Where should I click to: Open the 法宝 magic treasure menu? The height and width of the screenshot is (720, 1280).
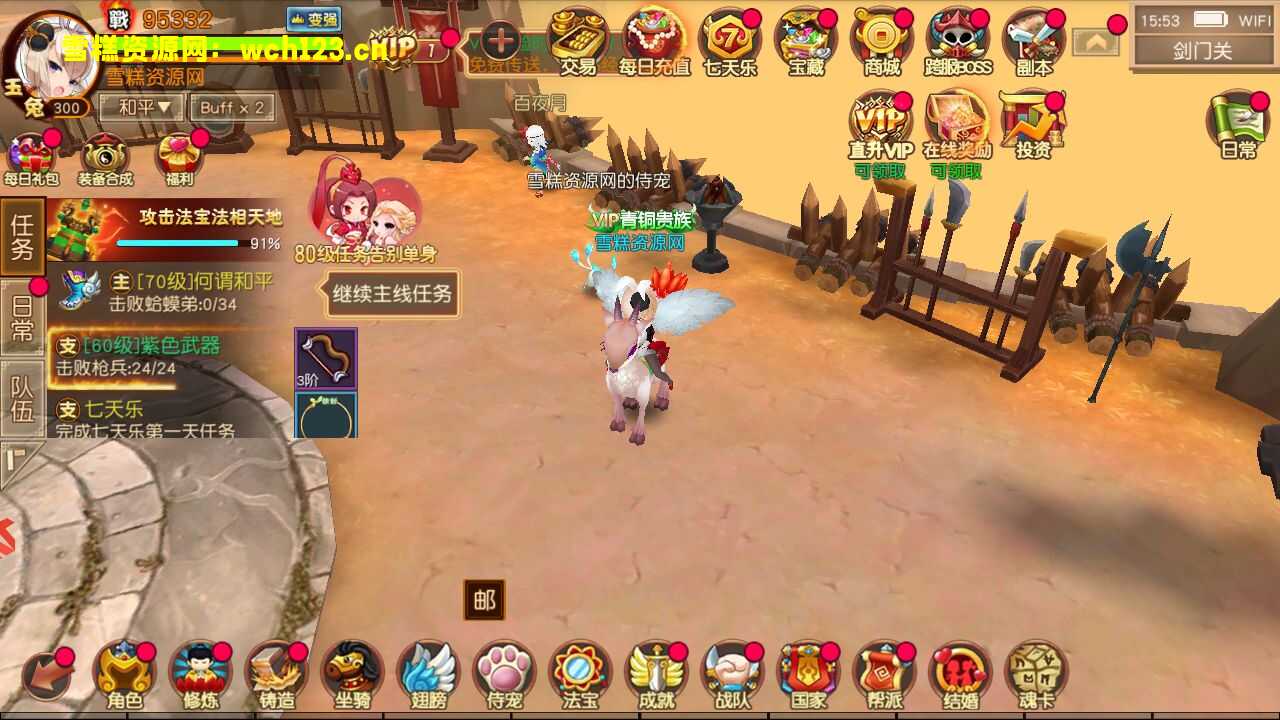pos(580,674)
